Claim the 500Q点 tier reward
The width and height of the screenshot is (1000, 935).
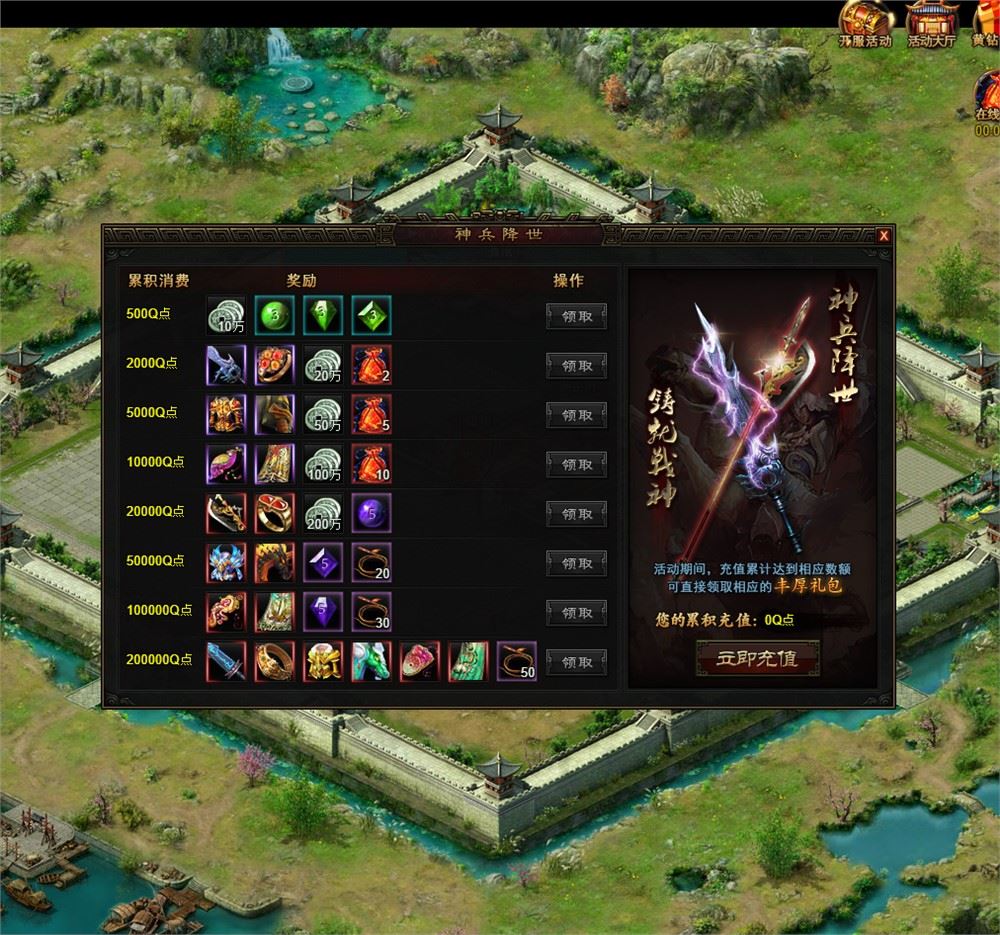(576, 316)
